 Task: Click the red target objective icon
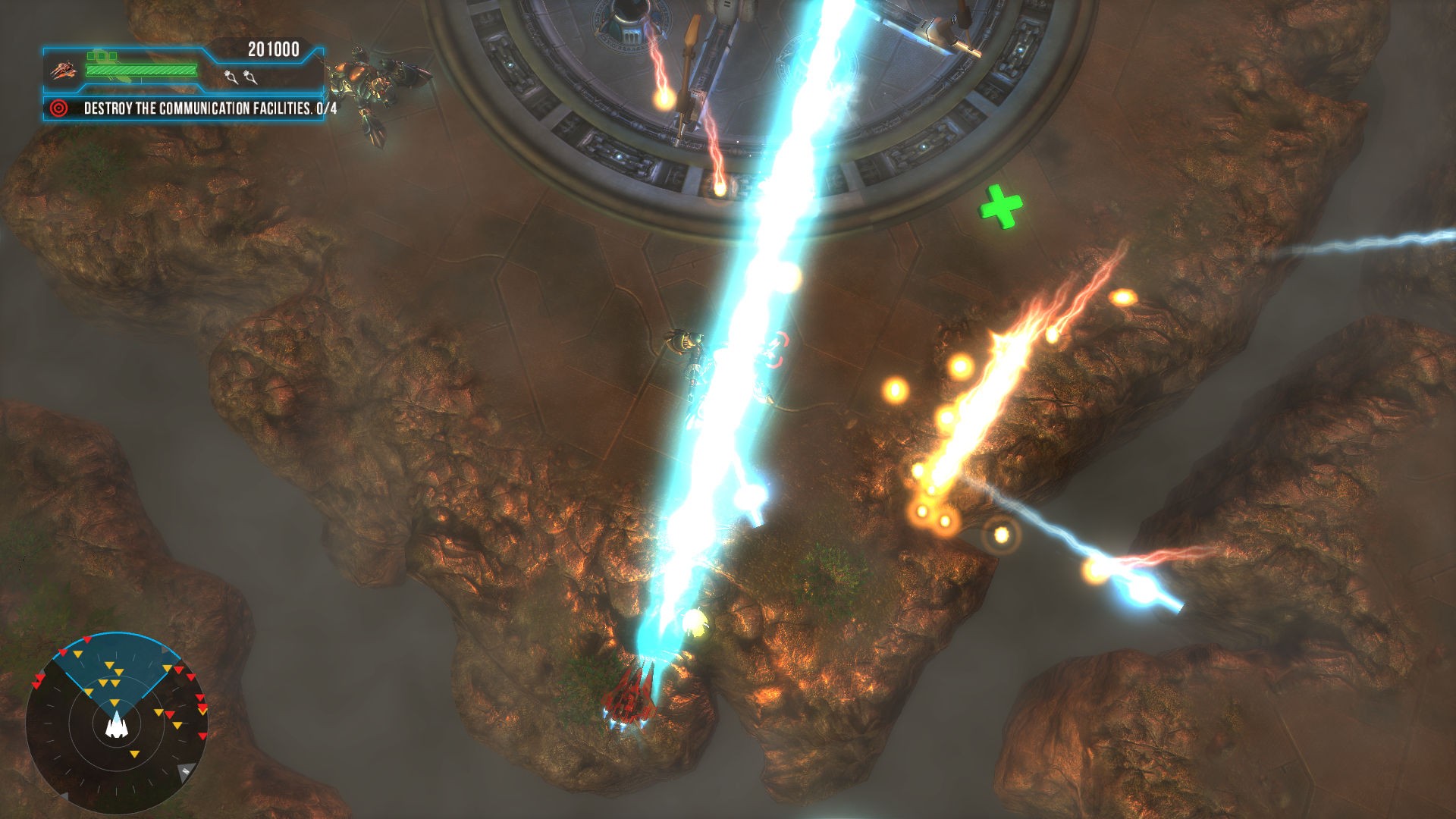click(x=58, y=108)
